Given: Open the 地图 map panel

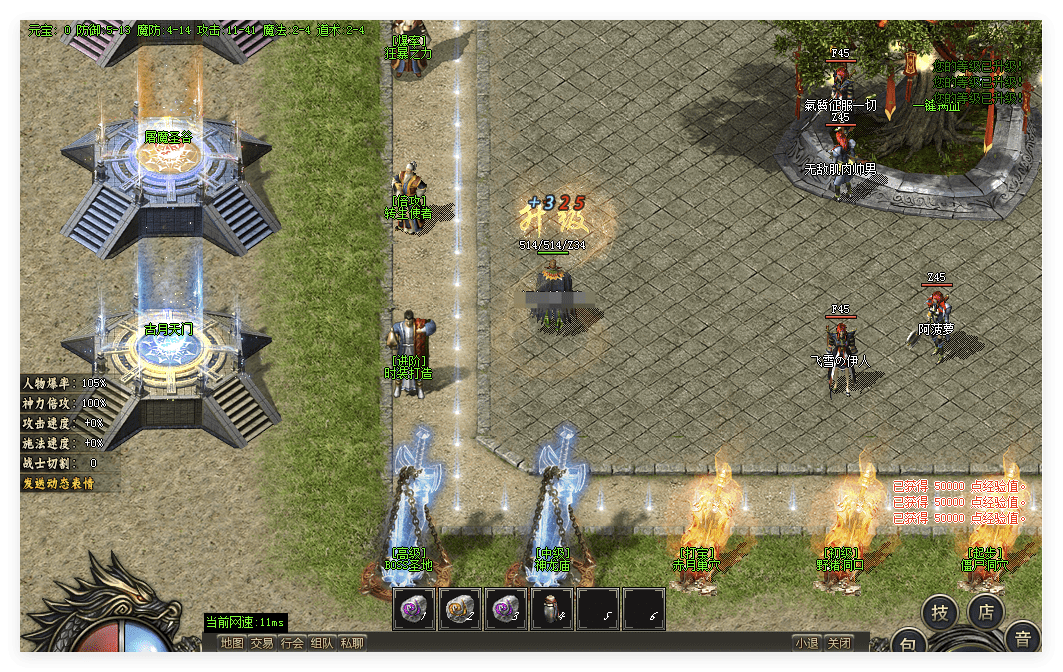Looking at the screenshot, I should 232,643.
